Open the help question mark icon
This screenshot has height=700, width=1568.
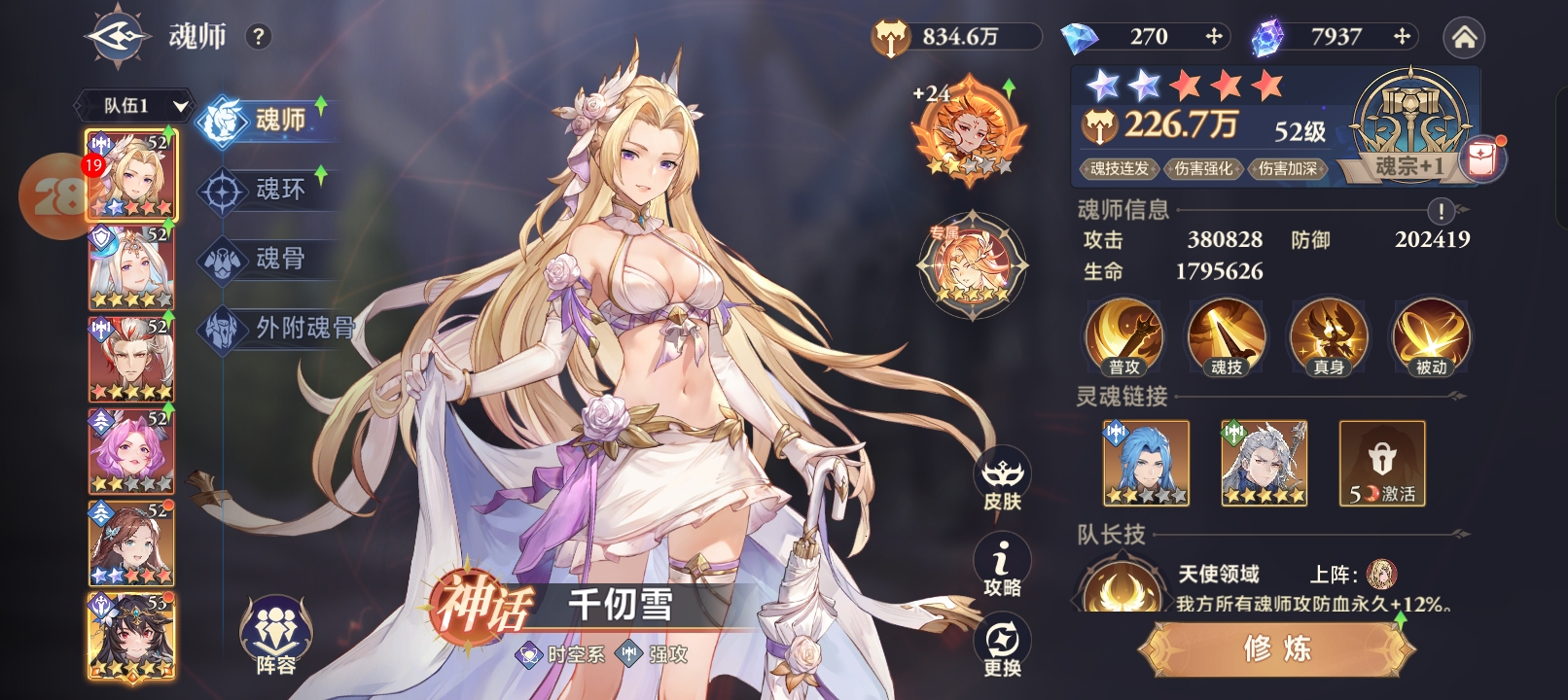pyautogui.click(x=258, y=37)
